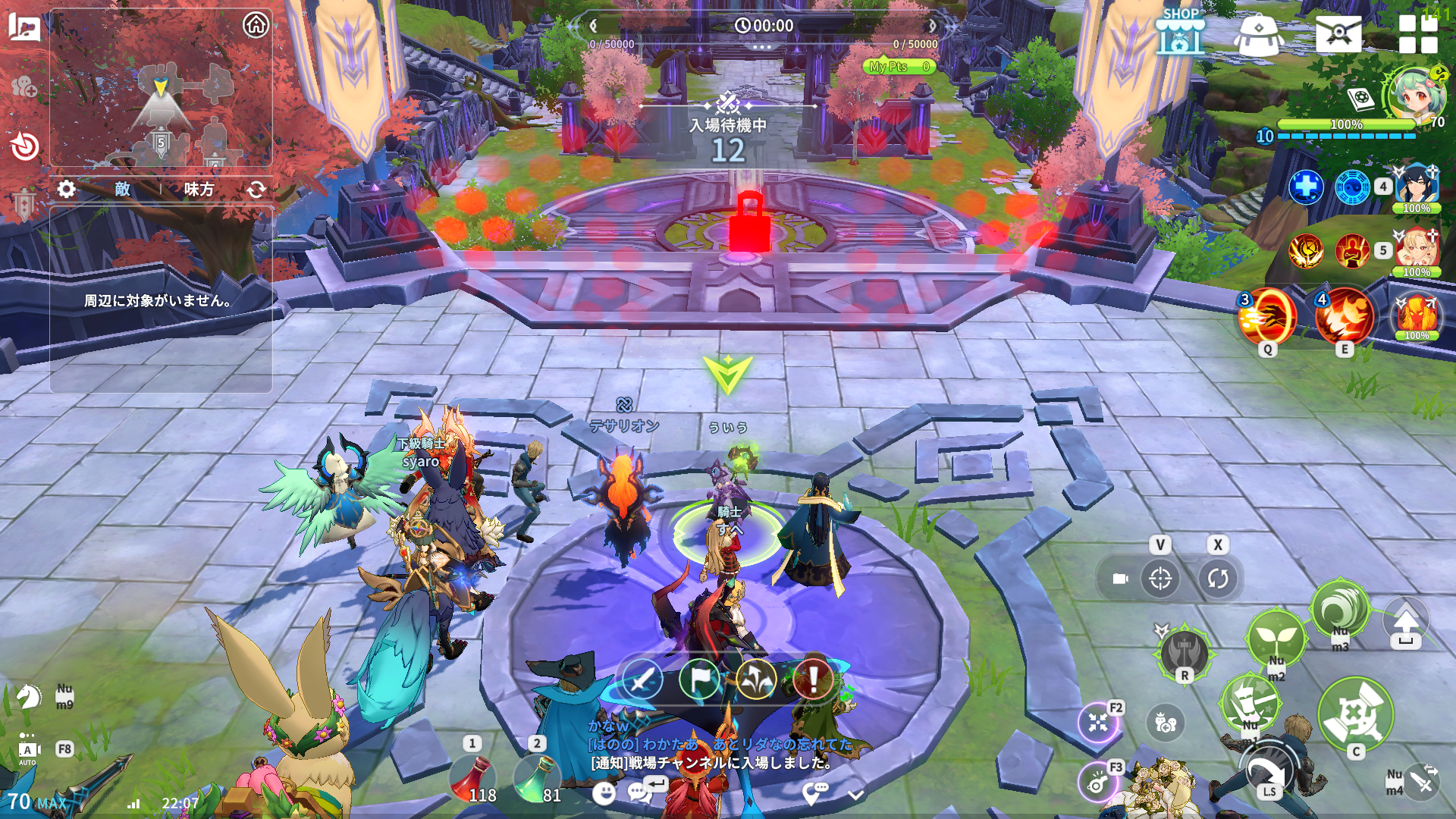
Task: Open the emoji emote button
Action: click(x=604, y=793)
